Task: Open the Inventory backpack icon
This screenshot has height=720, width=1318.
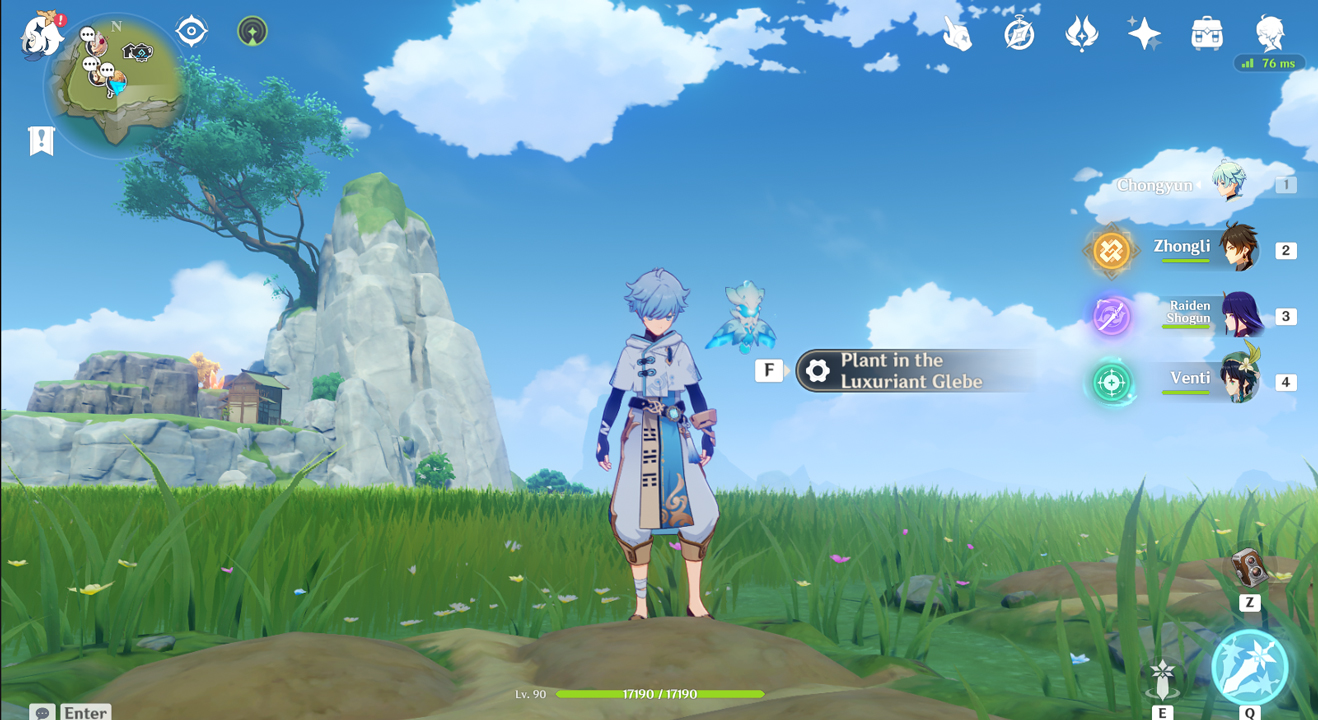Action: tap(1206, 33)
